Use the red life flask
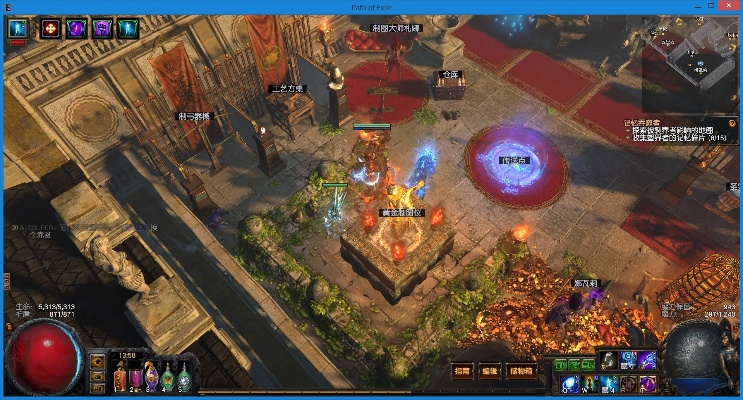Screen dimensions: 743x400 [118, 378]
